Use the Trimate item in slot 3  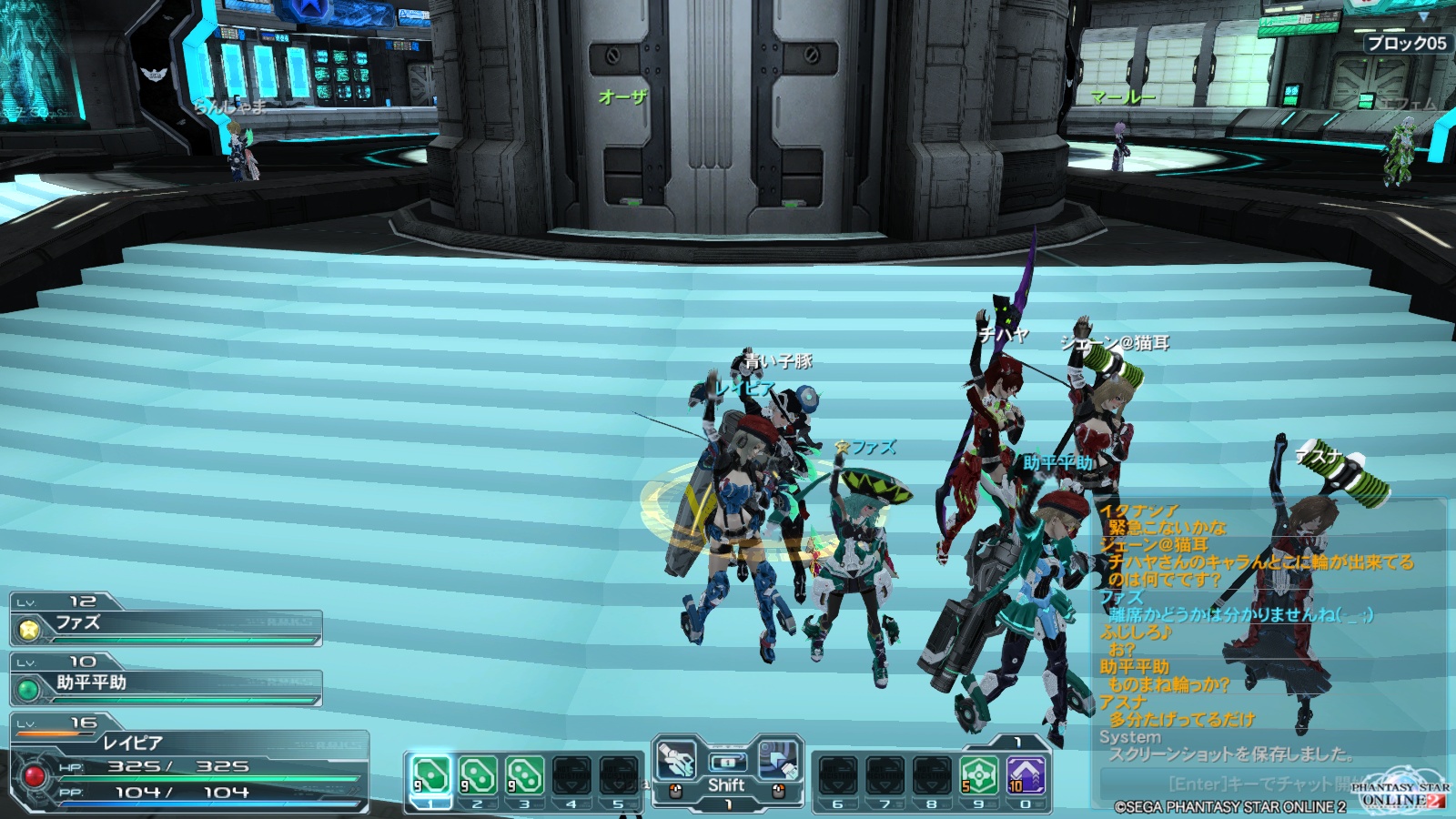coord(525,775)
